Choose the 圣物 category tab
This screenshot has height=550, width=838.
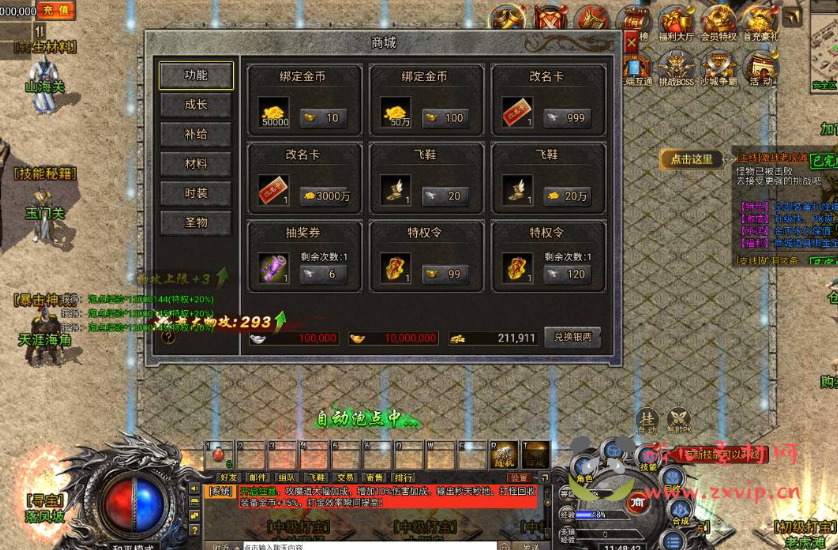point(196,223)
